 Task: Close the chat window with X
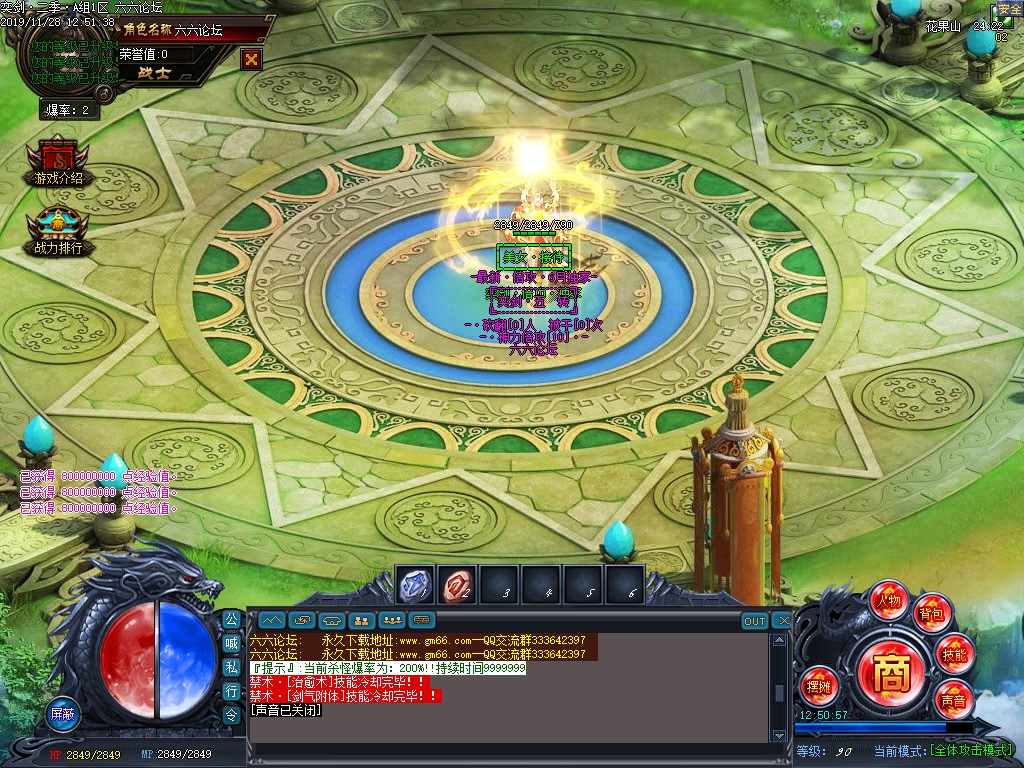pyautogui.click(x=782, y=621)
